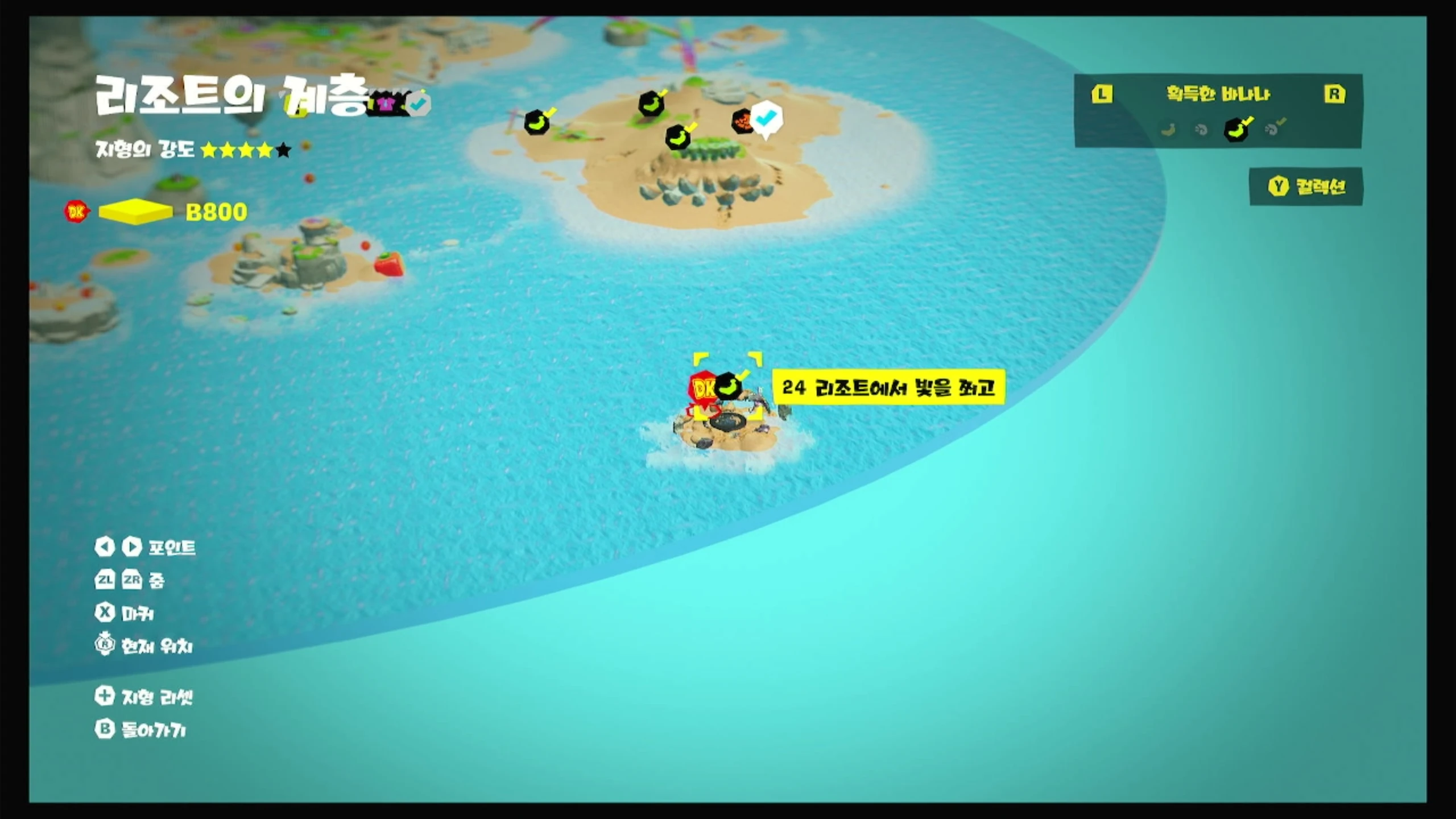
Task: Select the highlighted banana marker inside yellow brackets
Action: [x=729, y=386]
